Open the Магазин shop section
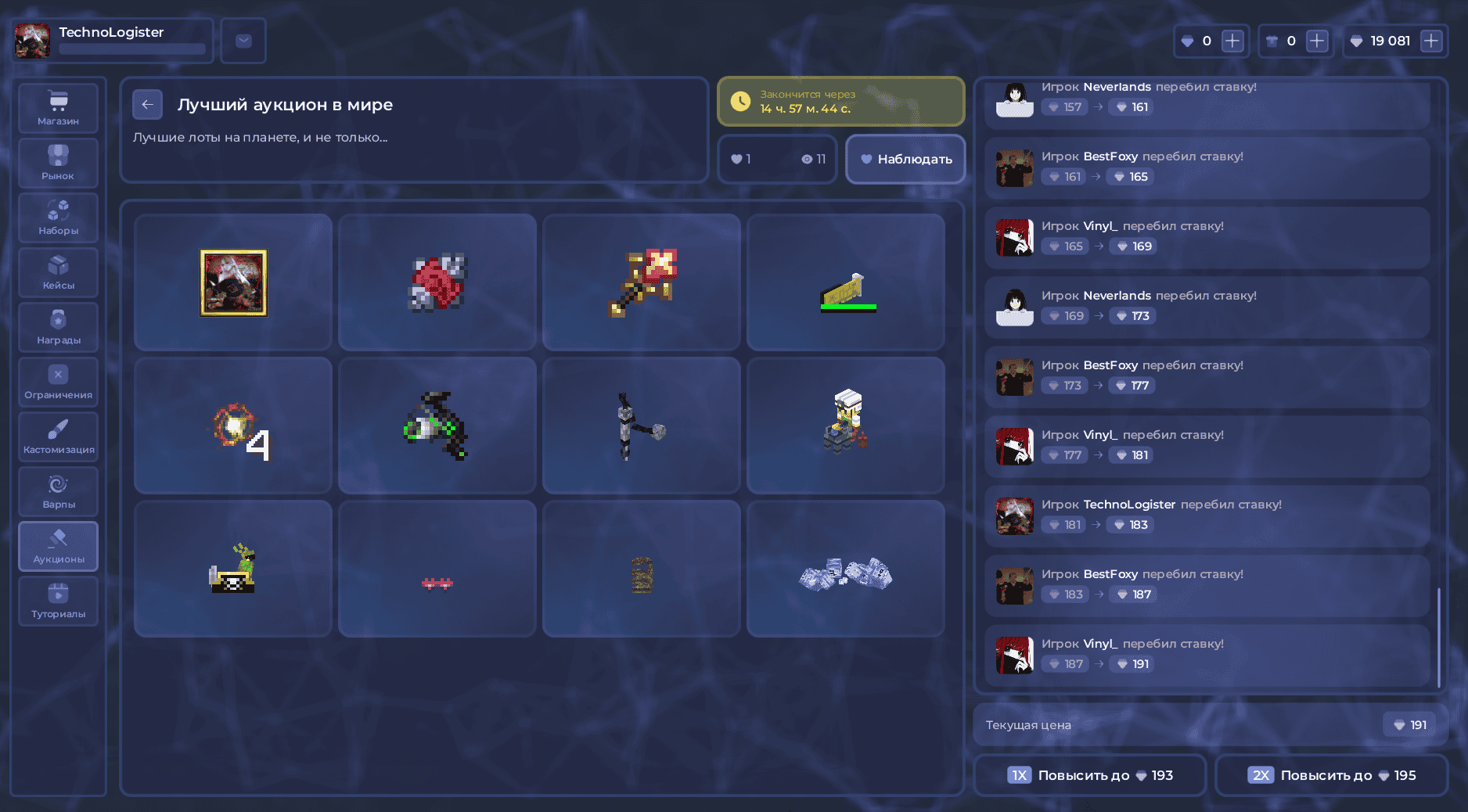This screenshot has width=1468, height=812. click(x=59, y=108)
